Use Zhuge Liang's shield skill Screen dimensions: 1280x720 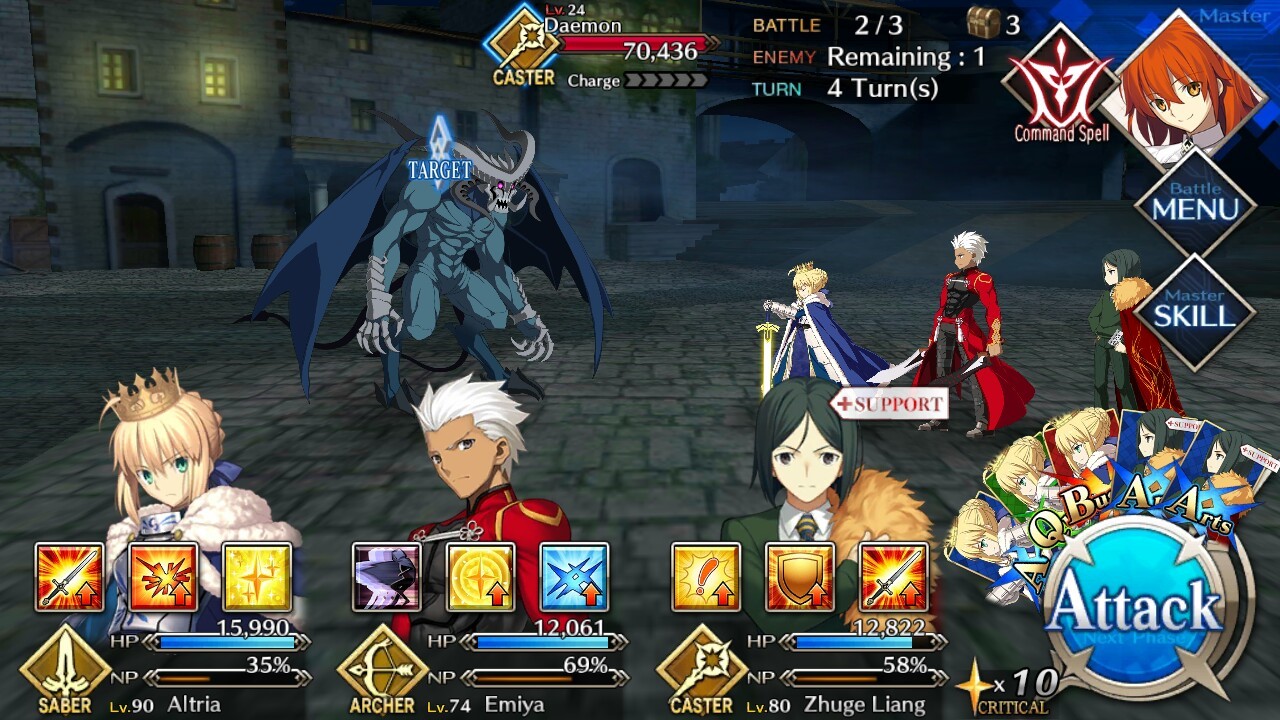(800, 577)
